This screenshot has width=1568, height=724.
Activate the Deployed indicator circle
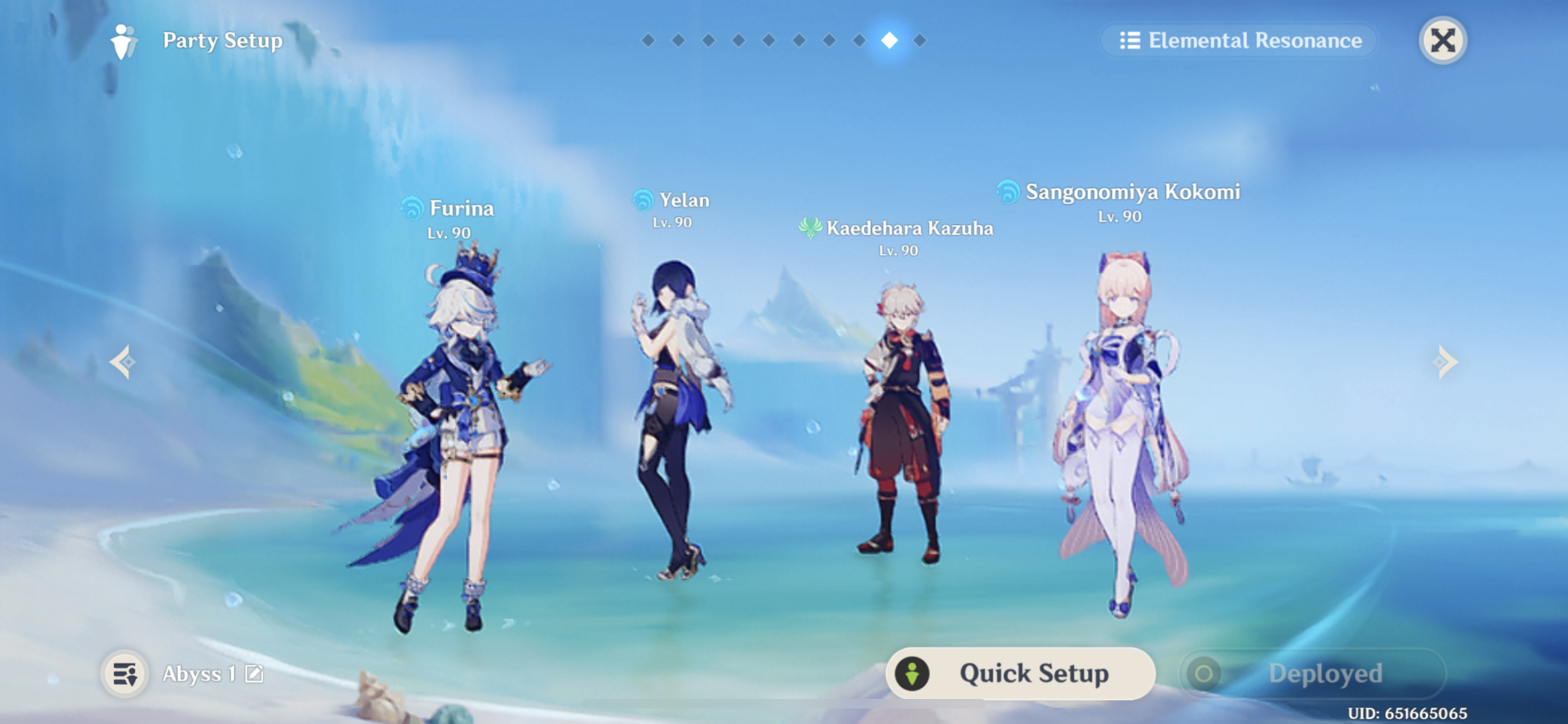coord(1204,673)
